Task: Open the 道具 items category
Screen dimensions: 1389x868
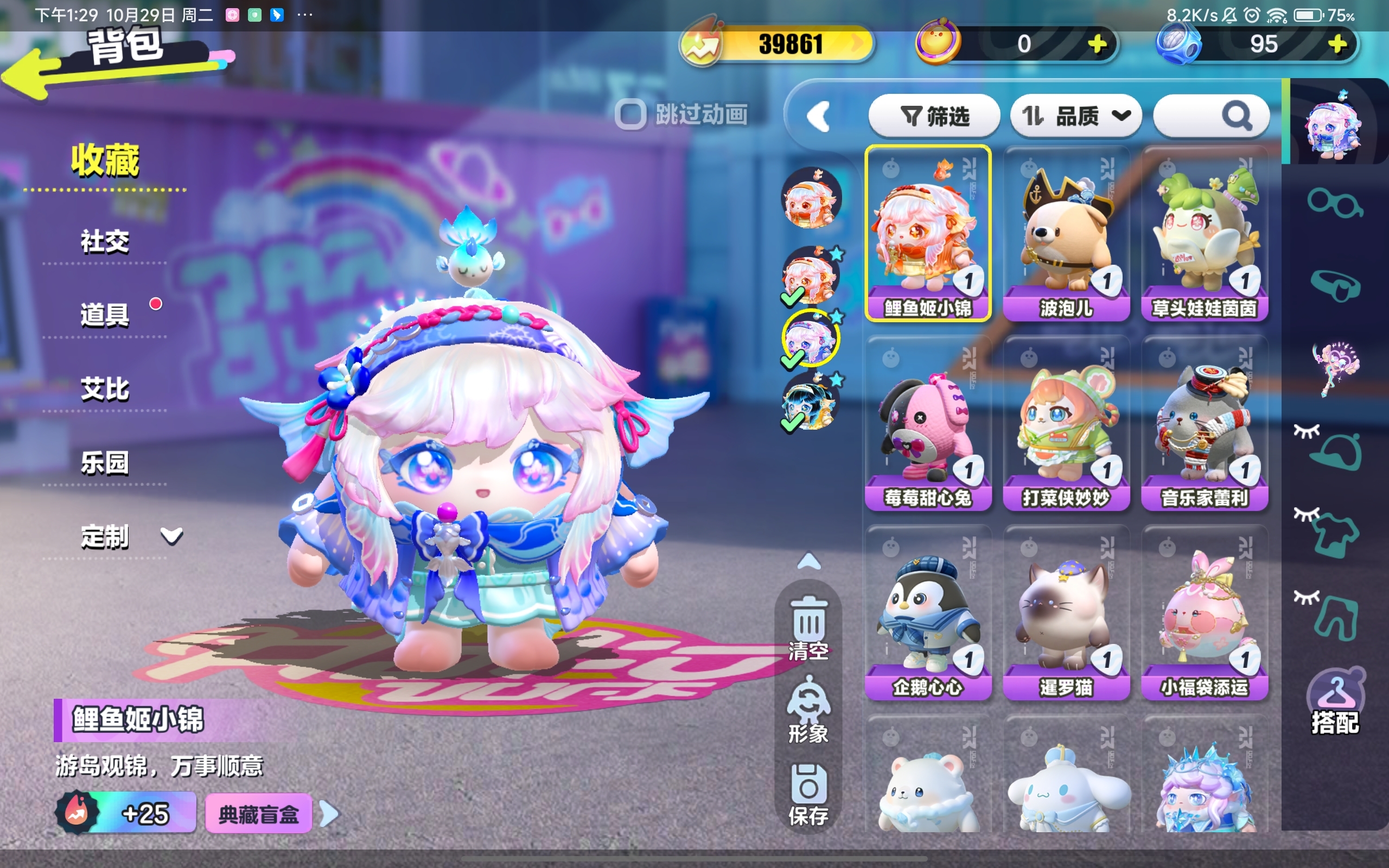Action: 105,315
